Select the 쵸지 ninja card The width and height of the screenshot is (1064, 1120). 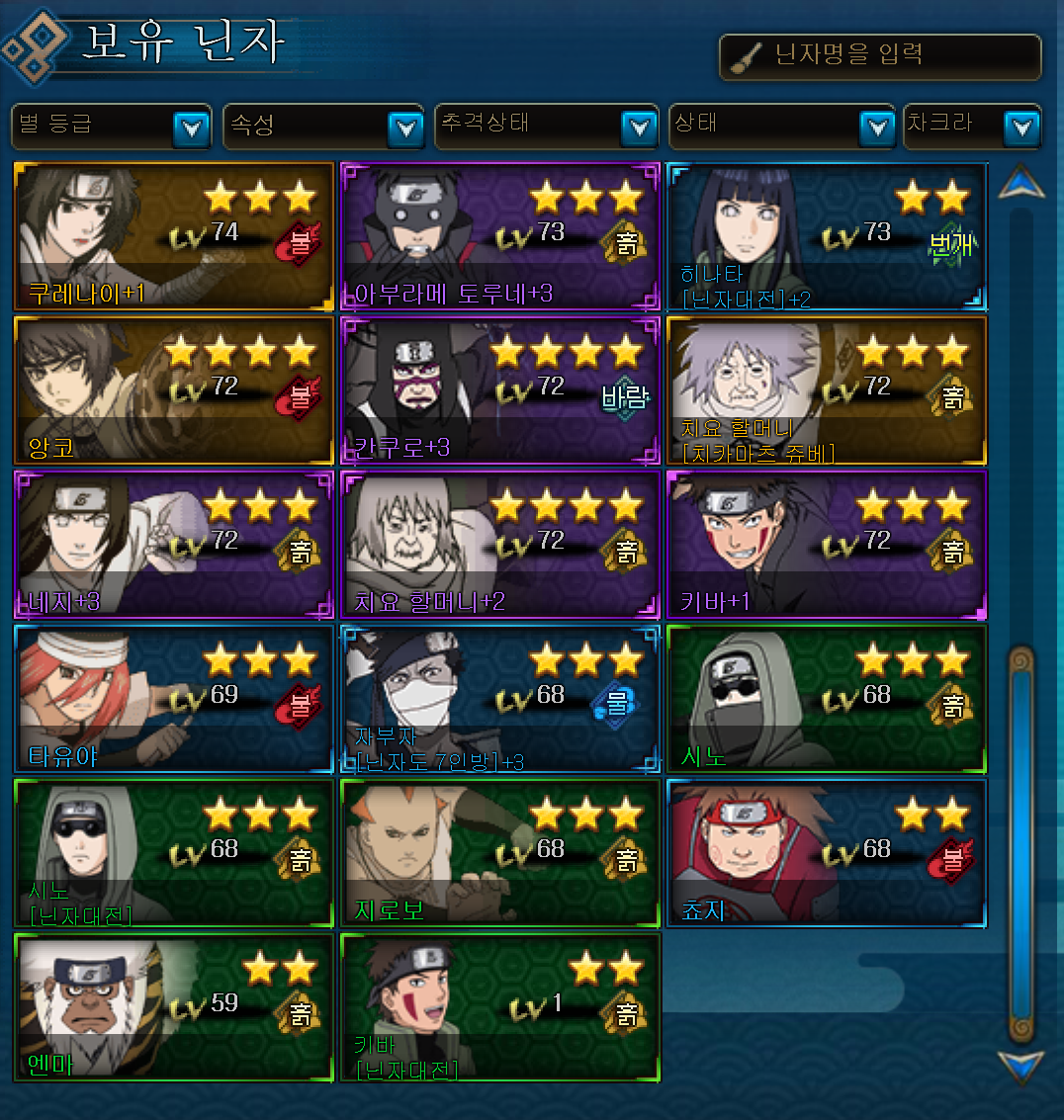click(x=827, y=853)
